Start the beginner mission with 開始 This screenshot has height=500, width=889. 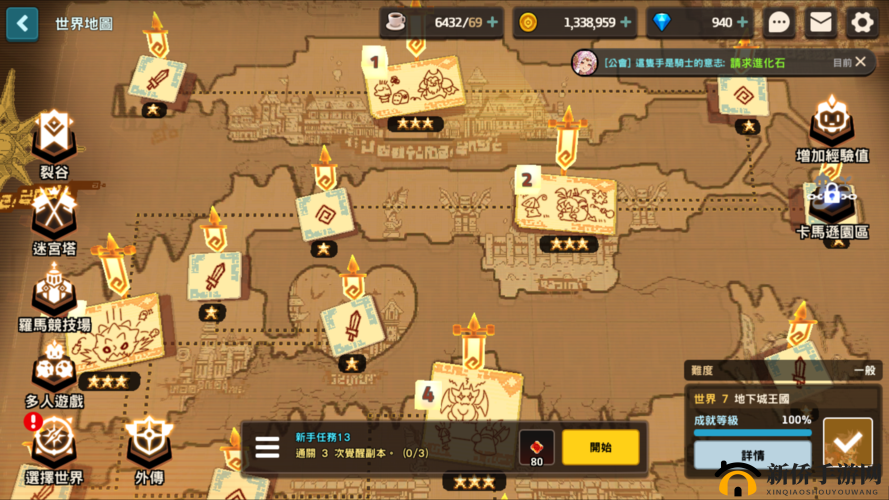pos(600,447)
